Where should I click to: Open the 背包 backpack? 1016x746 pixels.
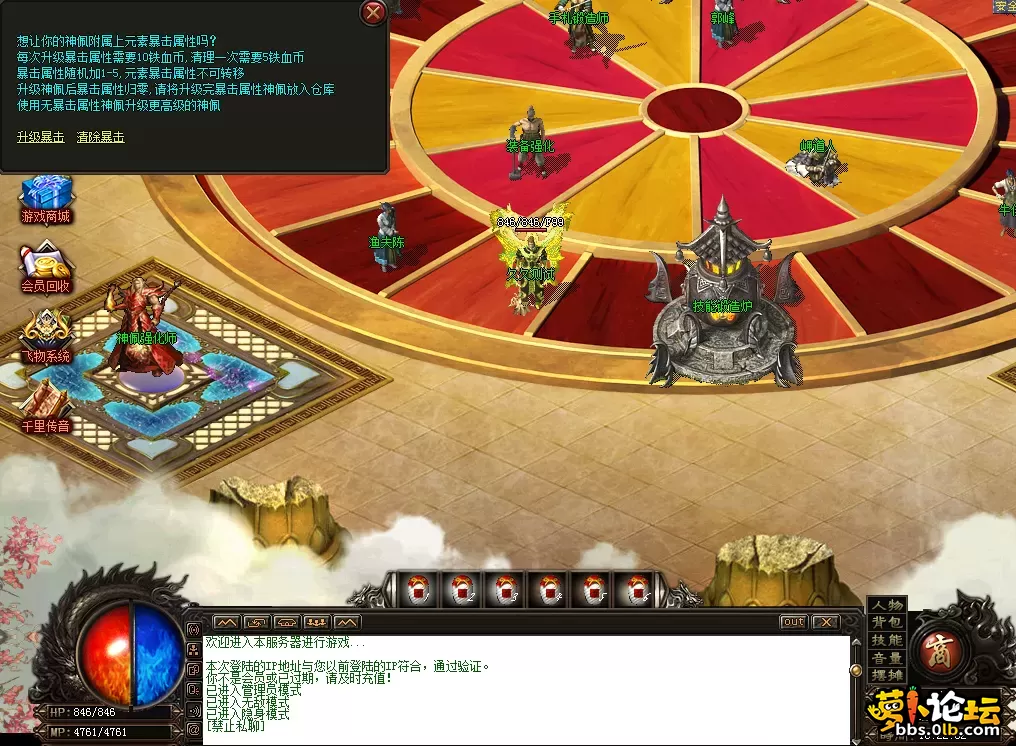886,622
